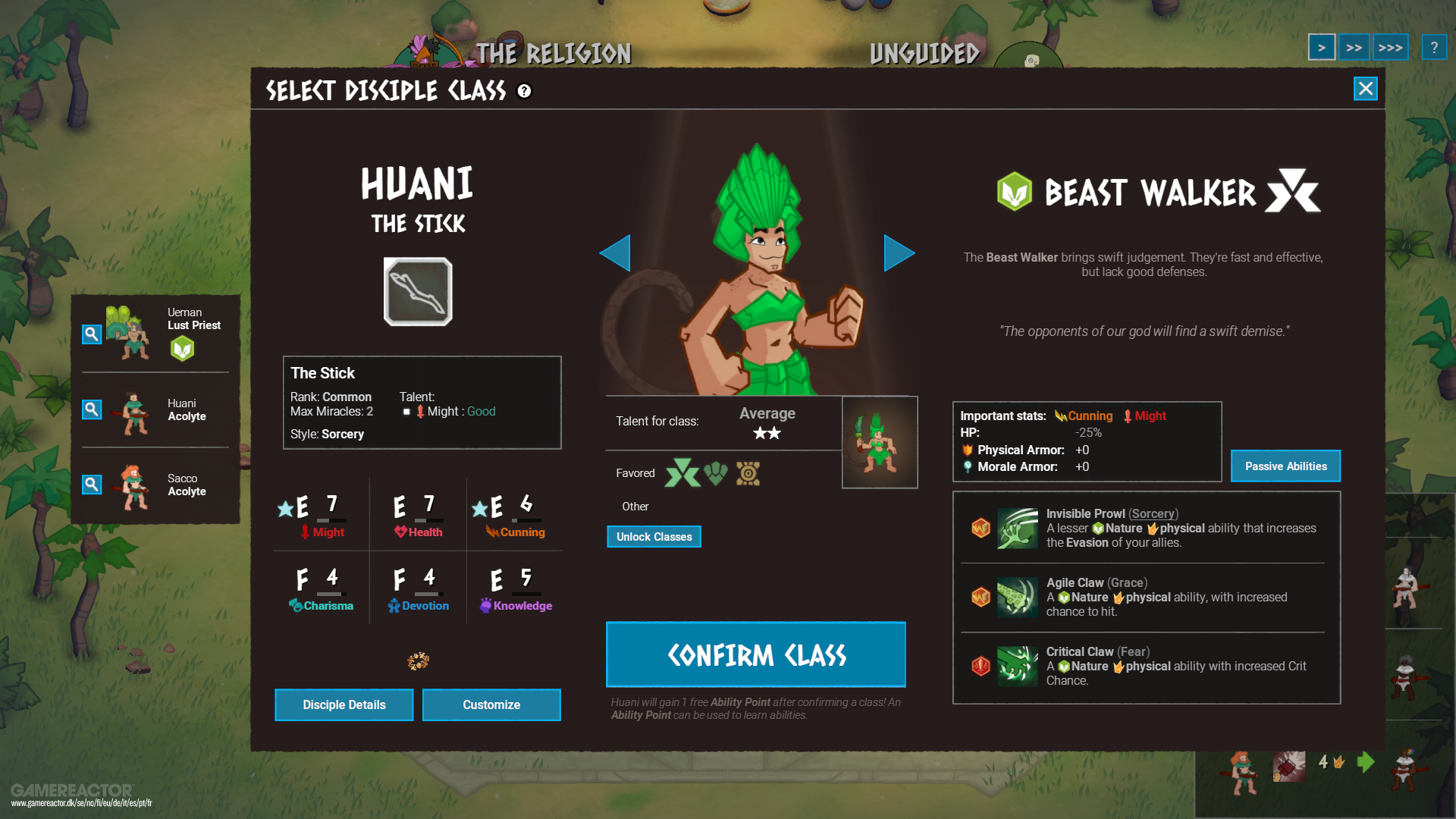This screenshot has width=1456, height=819.
Task: Open the previous class with the left arrow
Action: pos(616,253)
